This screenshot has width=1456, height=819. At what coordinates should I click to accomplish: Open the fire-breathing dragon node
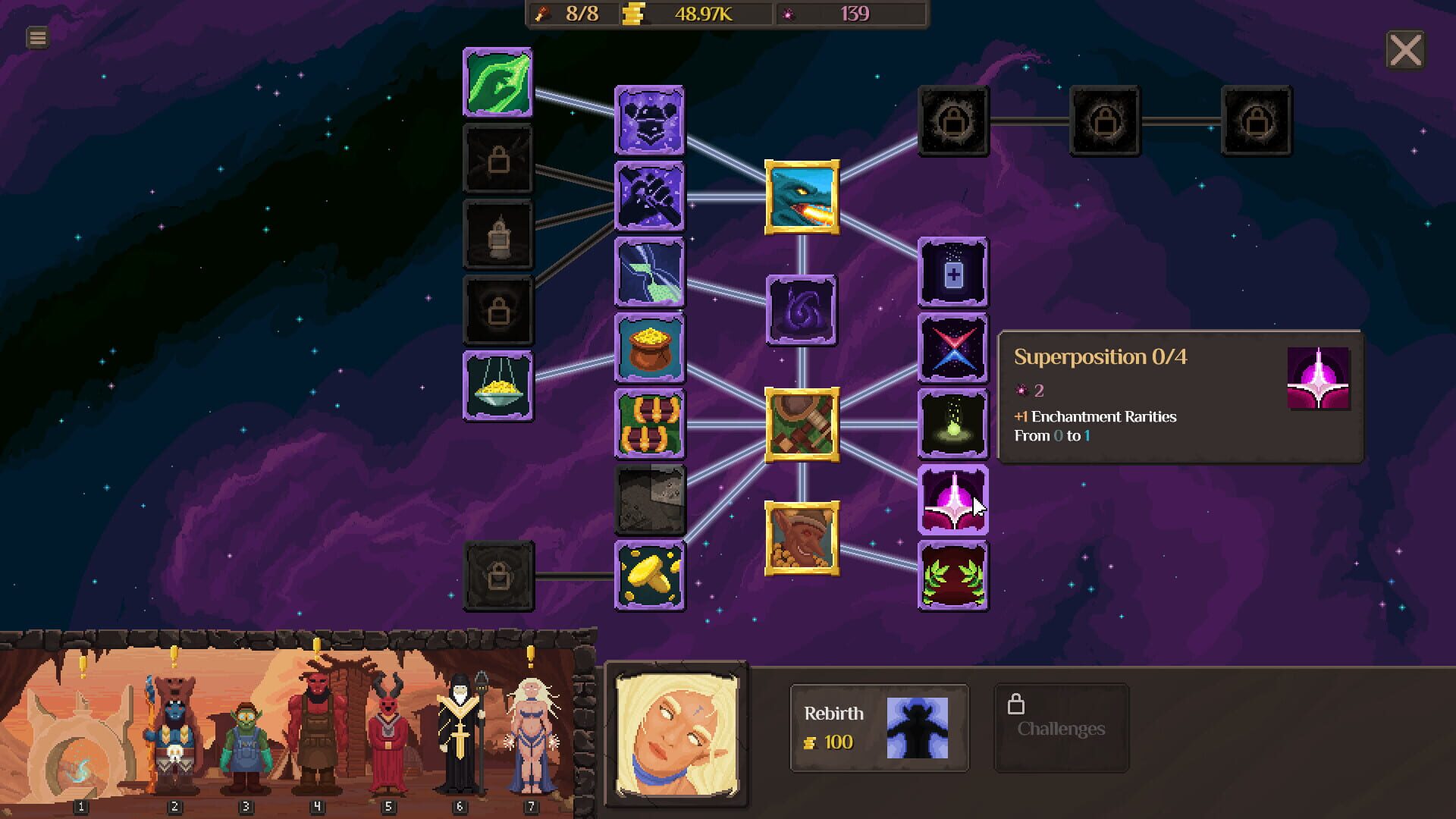(x=802, y=196)
